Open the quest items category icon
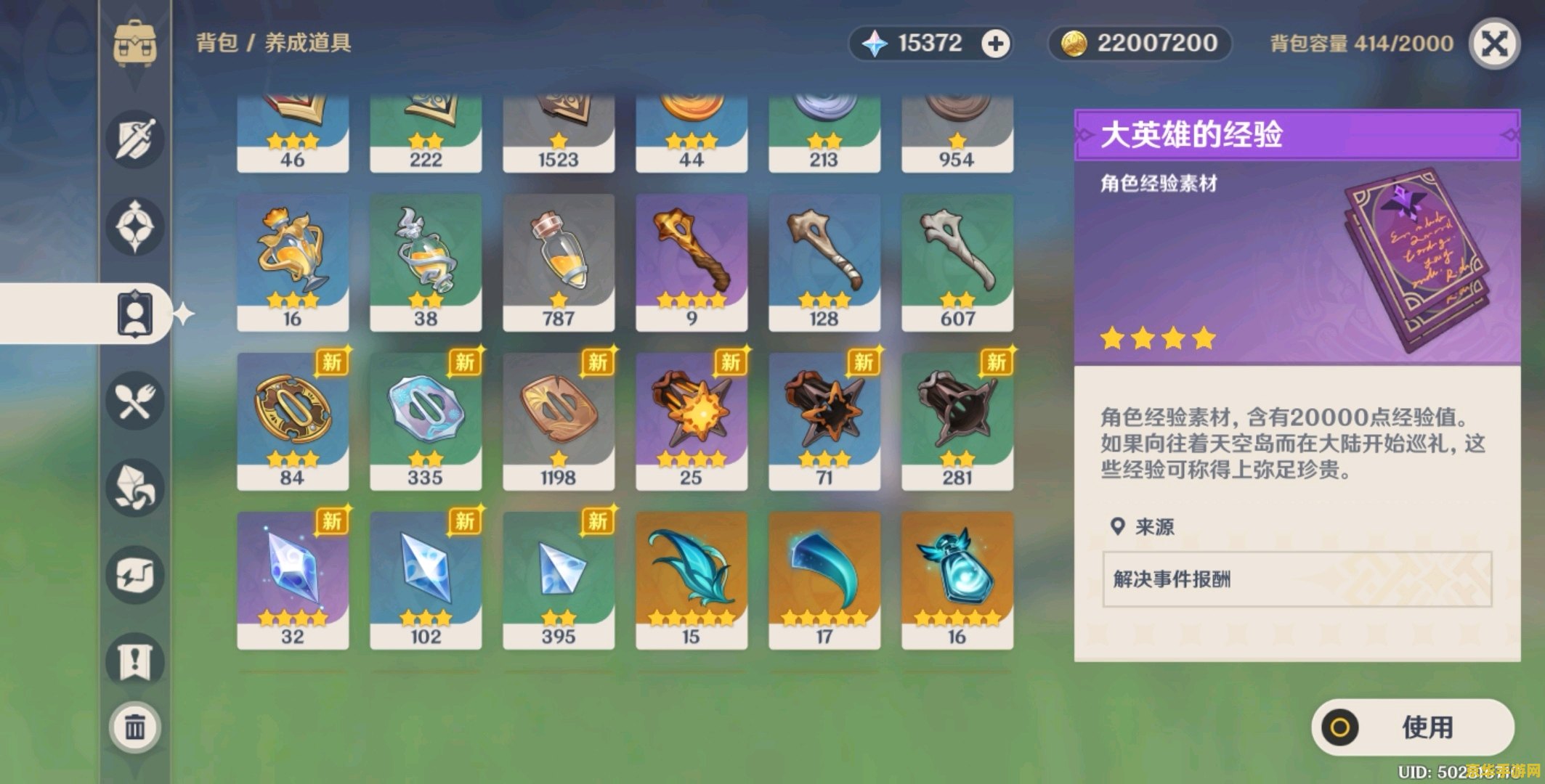The image size is (1545, 784). [x=134, y=657]
